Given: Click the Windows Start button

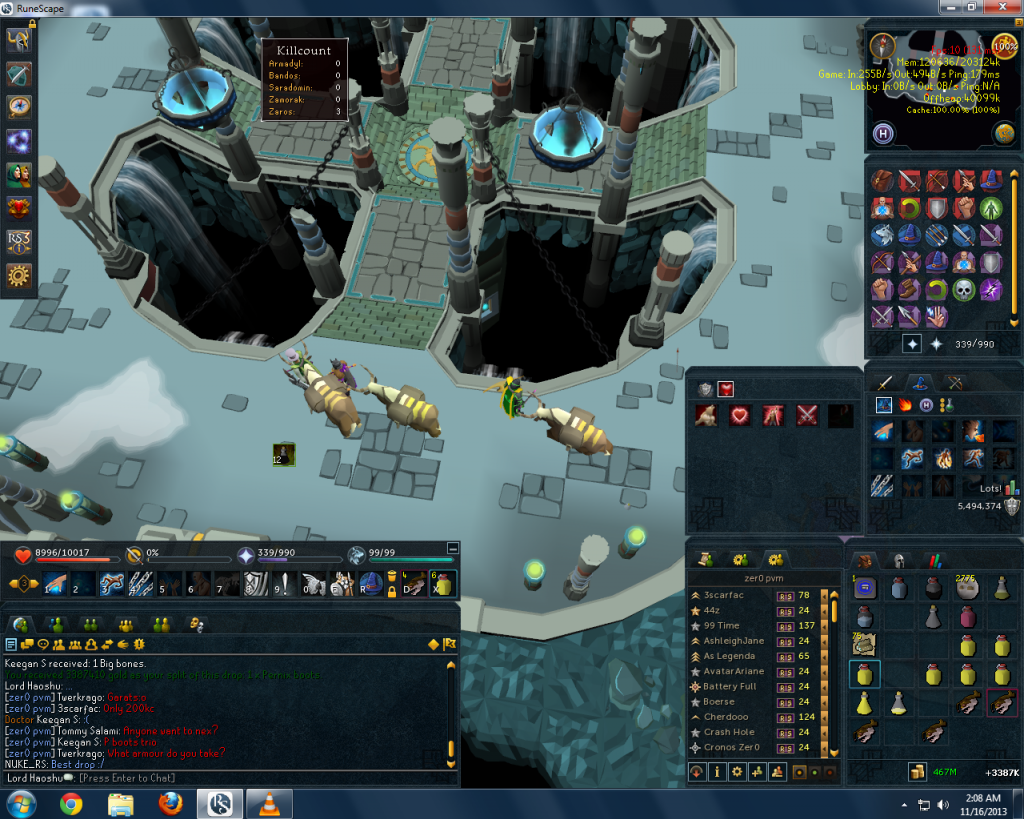Looking at the screenshot, I should [21, 803].
